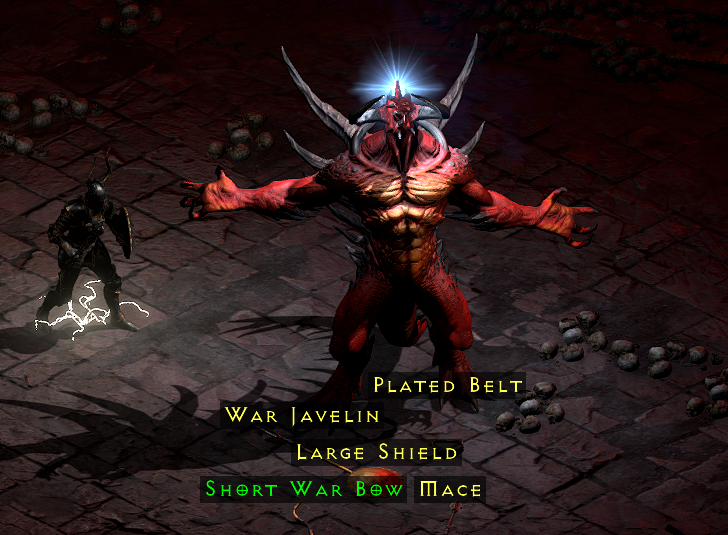
Task: Click the Mace item label
Action: [x=451, y=490]
